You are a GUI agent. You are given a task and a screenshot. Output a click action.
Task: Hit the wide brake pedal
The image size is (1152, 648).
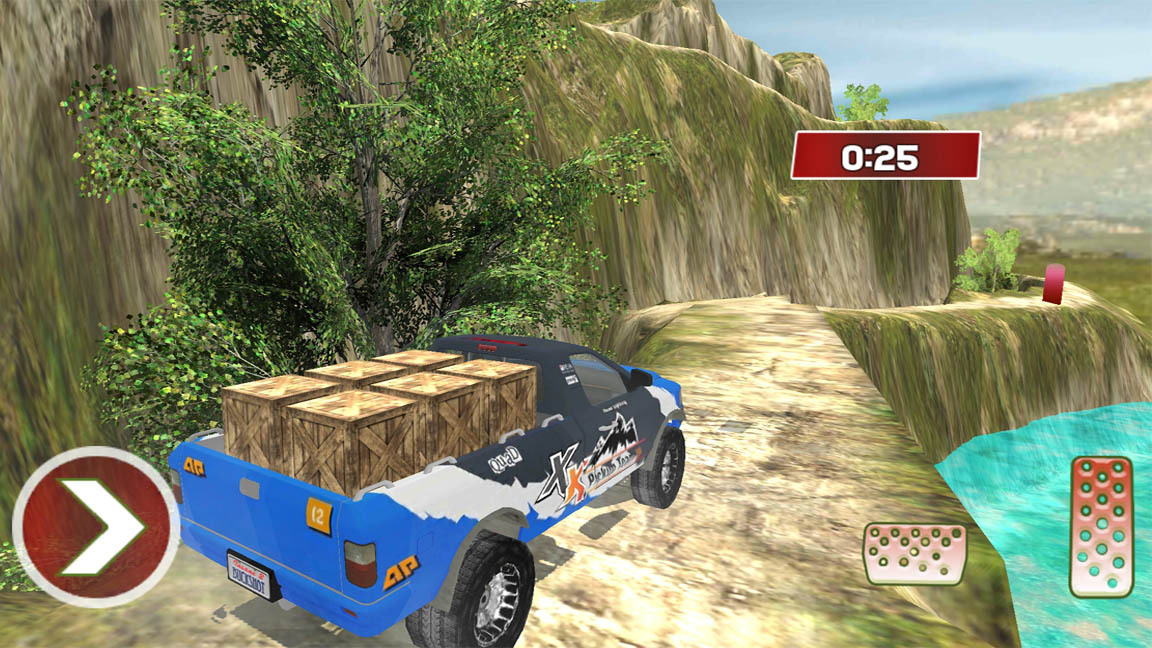[x=914, y=553]
